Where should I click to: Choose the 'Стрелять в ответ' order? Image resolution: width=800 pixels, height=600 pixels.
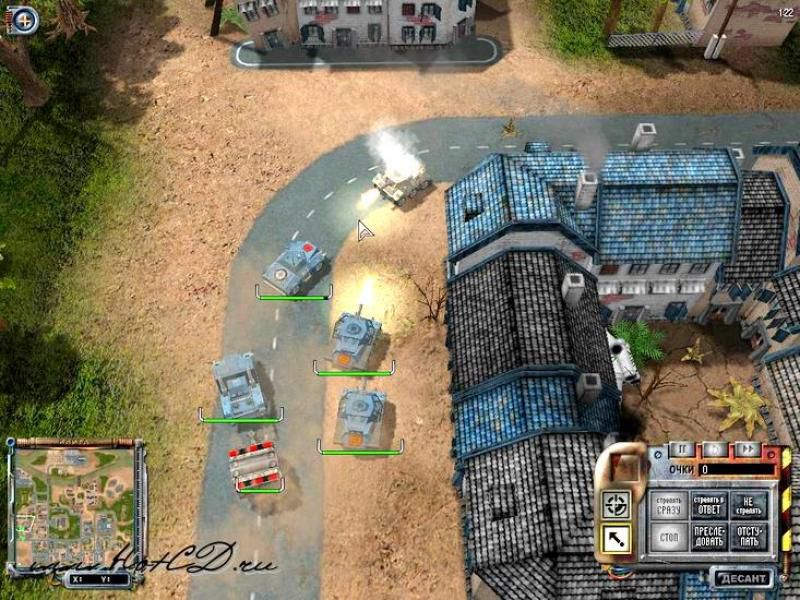[708, 505]
